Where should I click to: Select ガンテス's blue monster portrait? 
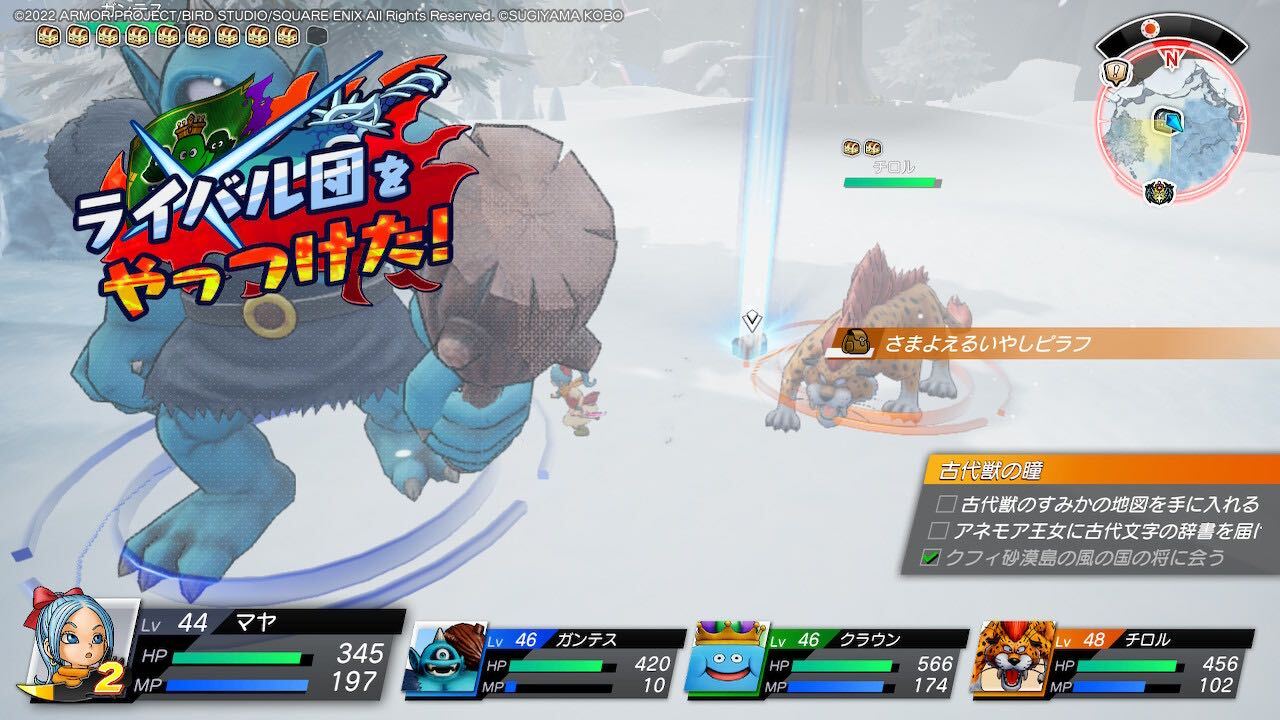point(443,660)
